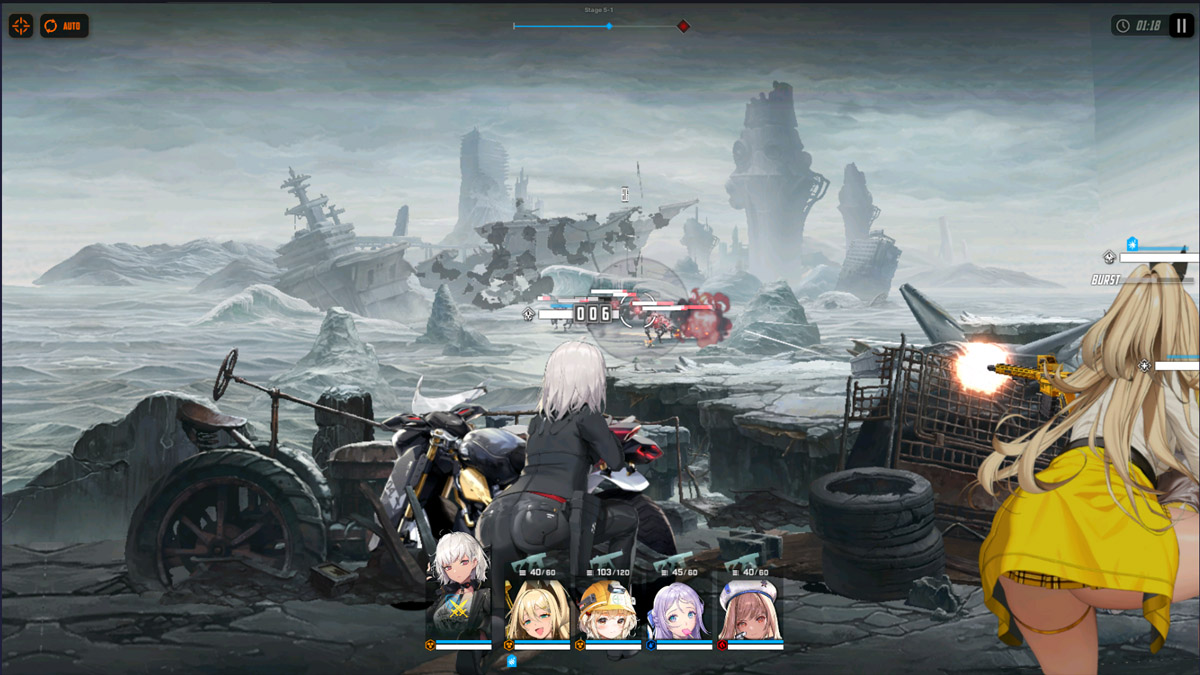Toggle the crosshair auto-aim button

pyautogui.click(x=21, y=26)
